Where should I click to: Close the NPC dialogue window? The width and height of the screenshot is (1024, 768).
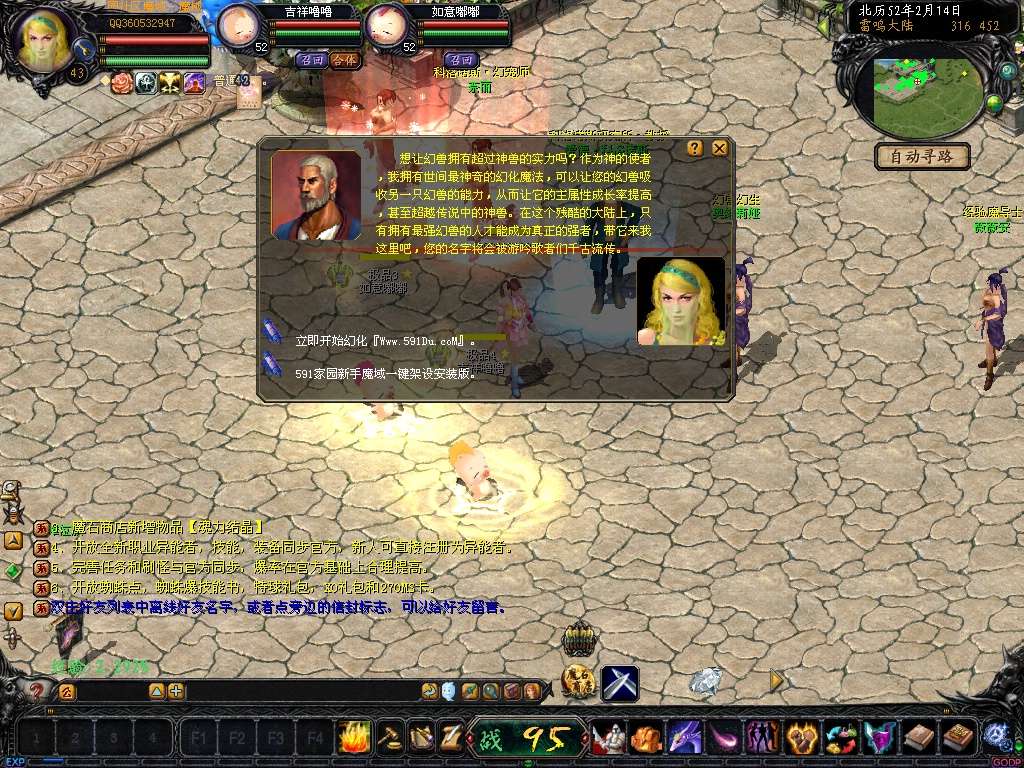[719, 148]
